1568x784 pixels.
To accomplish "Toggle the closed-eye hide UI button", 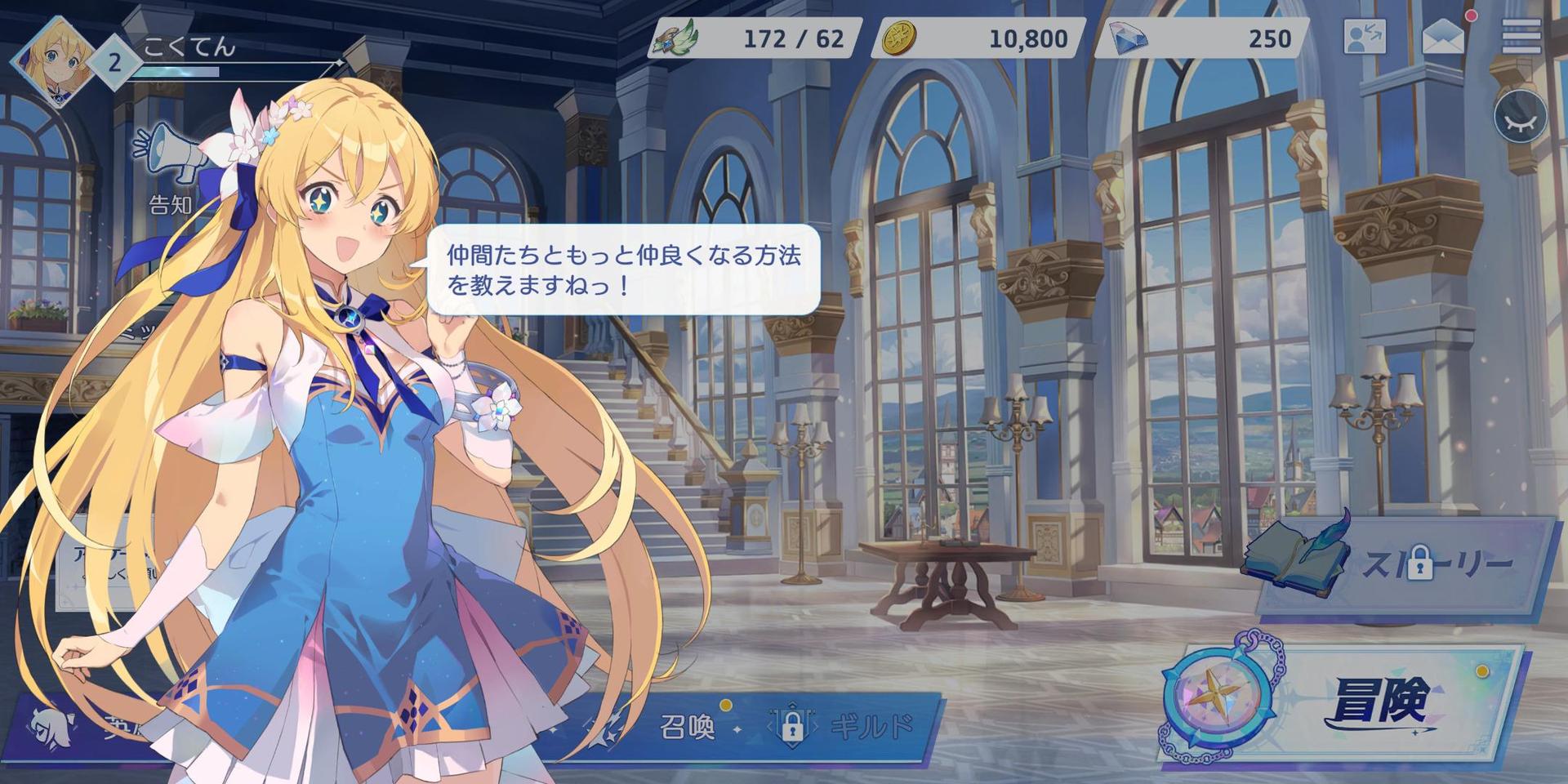I will pos(1520,118).
